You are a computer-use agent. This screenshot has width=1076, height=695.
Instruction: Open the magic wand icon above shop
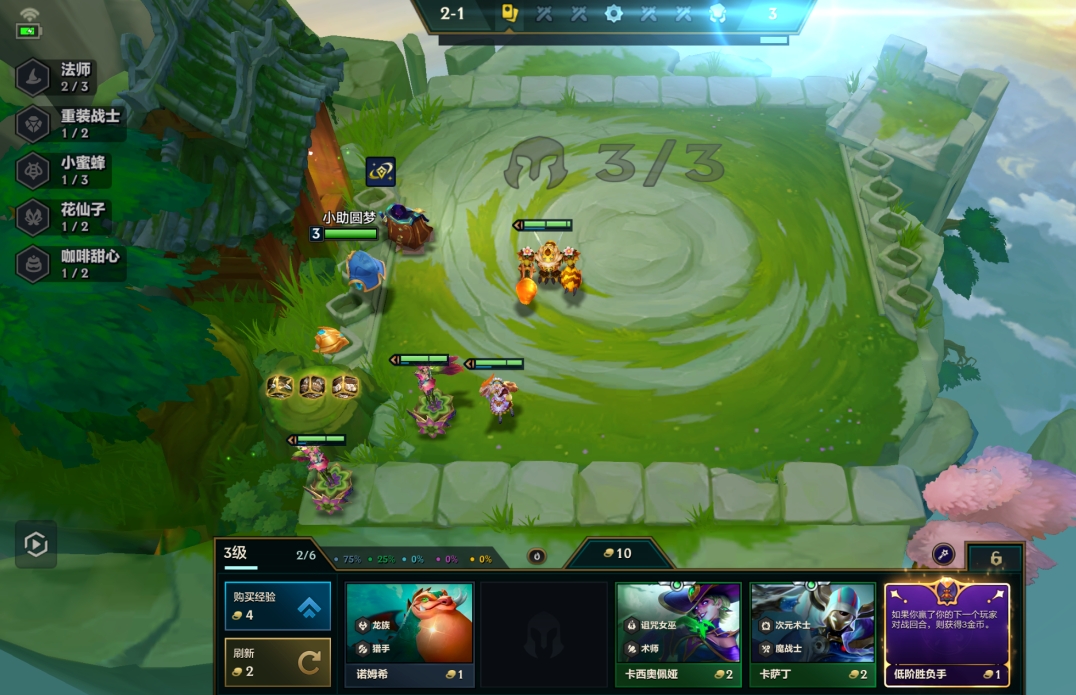pos(942,554)
